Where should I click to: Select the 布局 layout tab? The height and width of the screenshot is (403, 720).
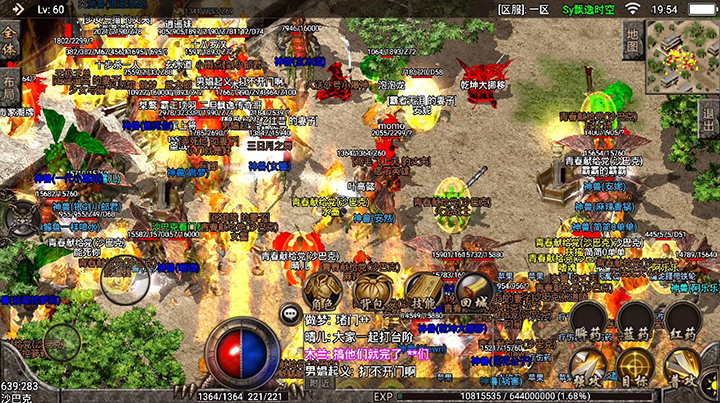(x=9, y=88)
